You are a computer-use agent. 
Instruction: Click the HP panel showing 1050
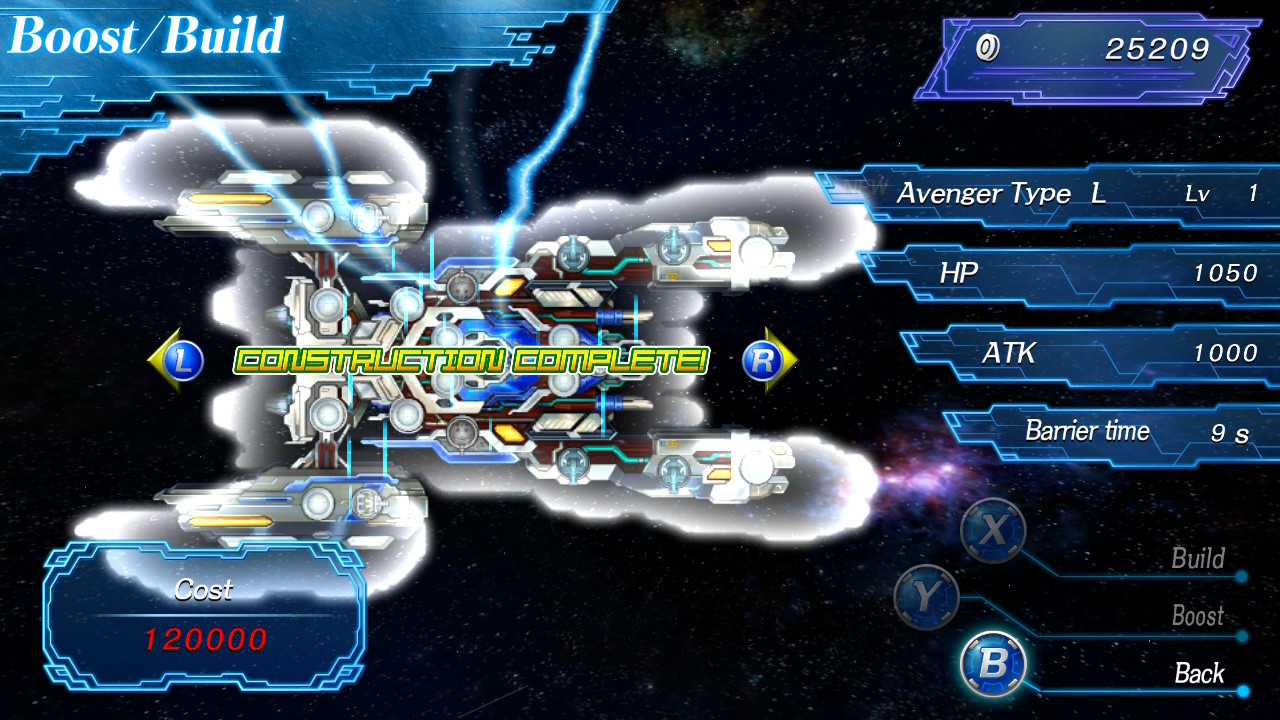(1090, 273)
